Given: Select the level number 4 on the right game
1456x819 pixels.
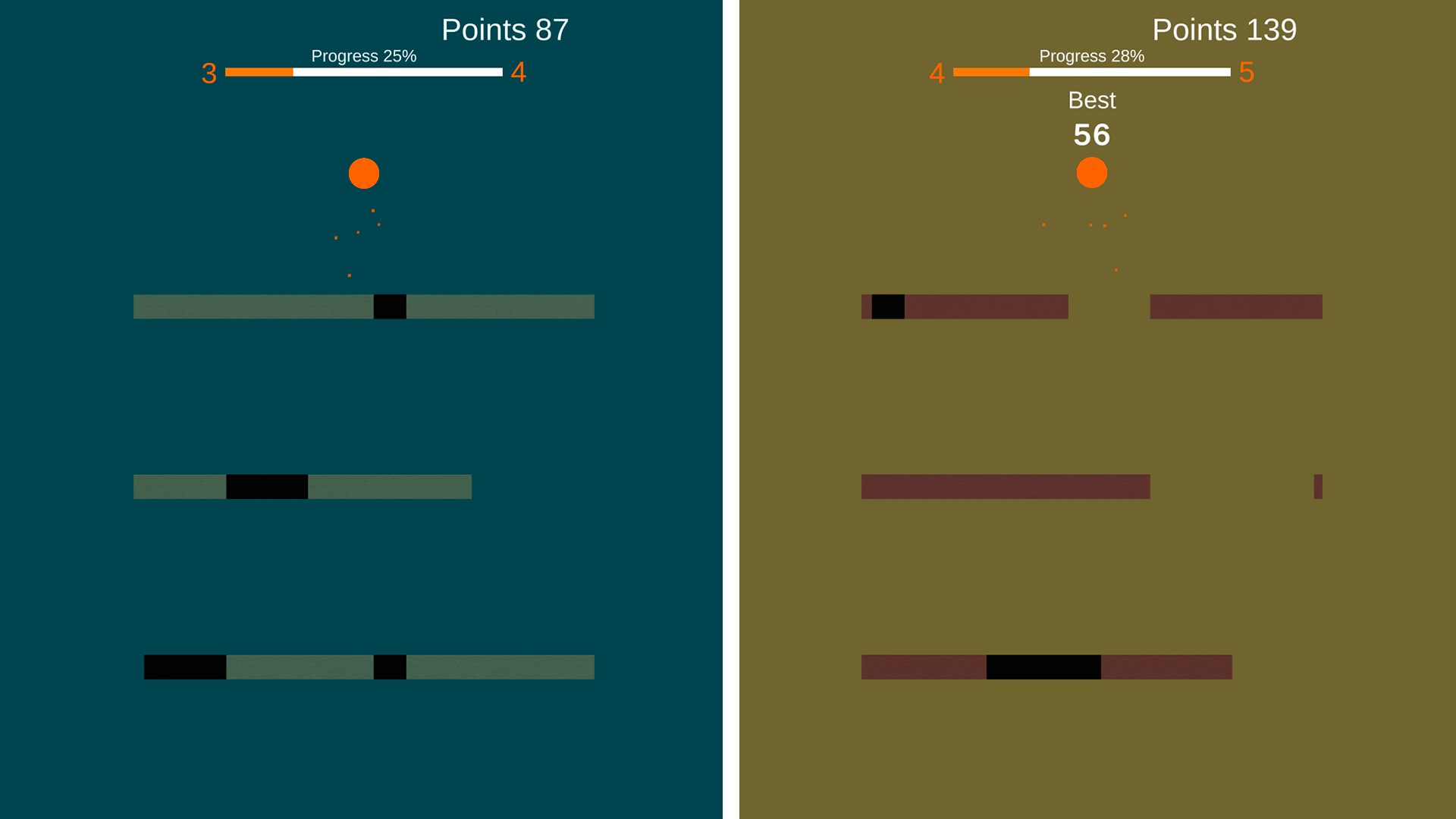Looking at the screenshot, I should tap(937, 73).
